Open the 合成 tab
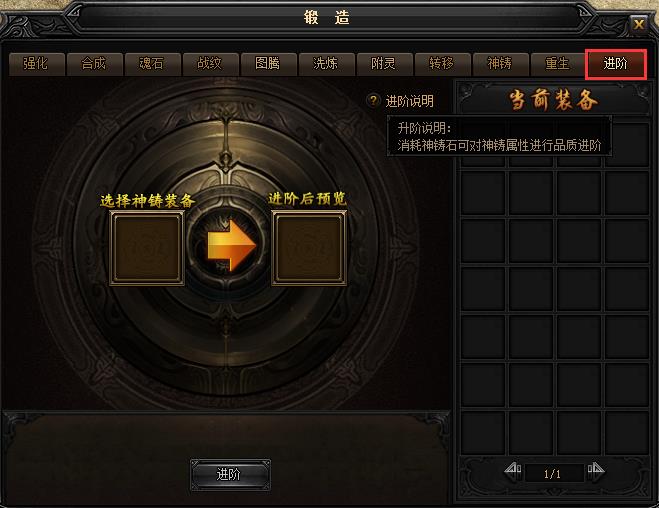 93,63
